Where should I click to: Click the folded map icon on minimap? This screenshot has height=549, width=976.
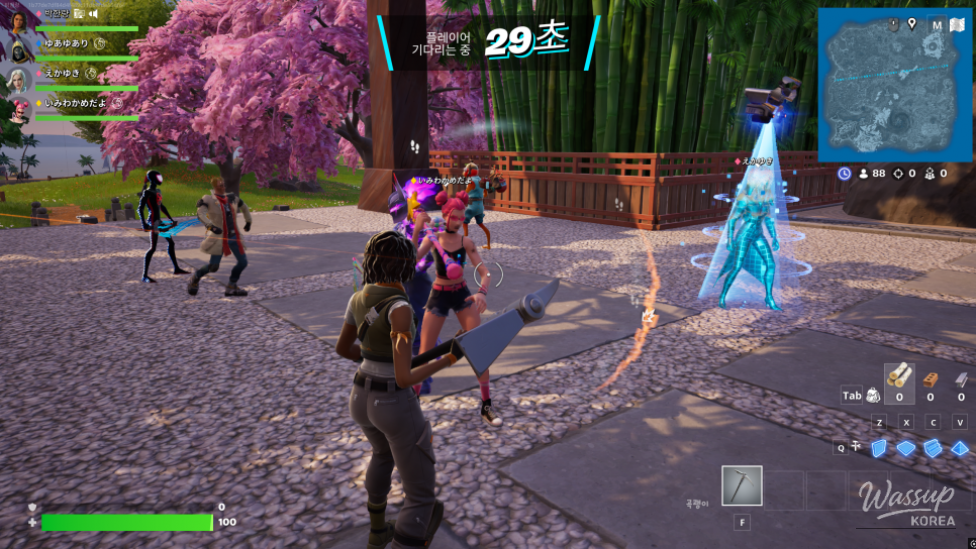[957, 25]
